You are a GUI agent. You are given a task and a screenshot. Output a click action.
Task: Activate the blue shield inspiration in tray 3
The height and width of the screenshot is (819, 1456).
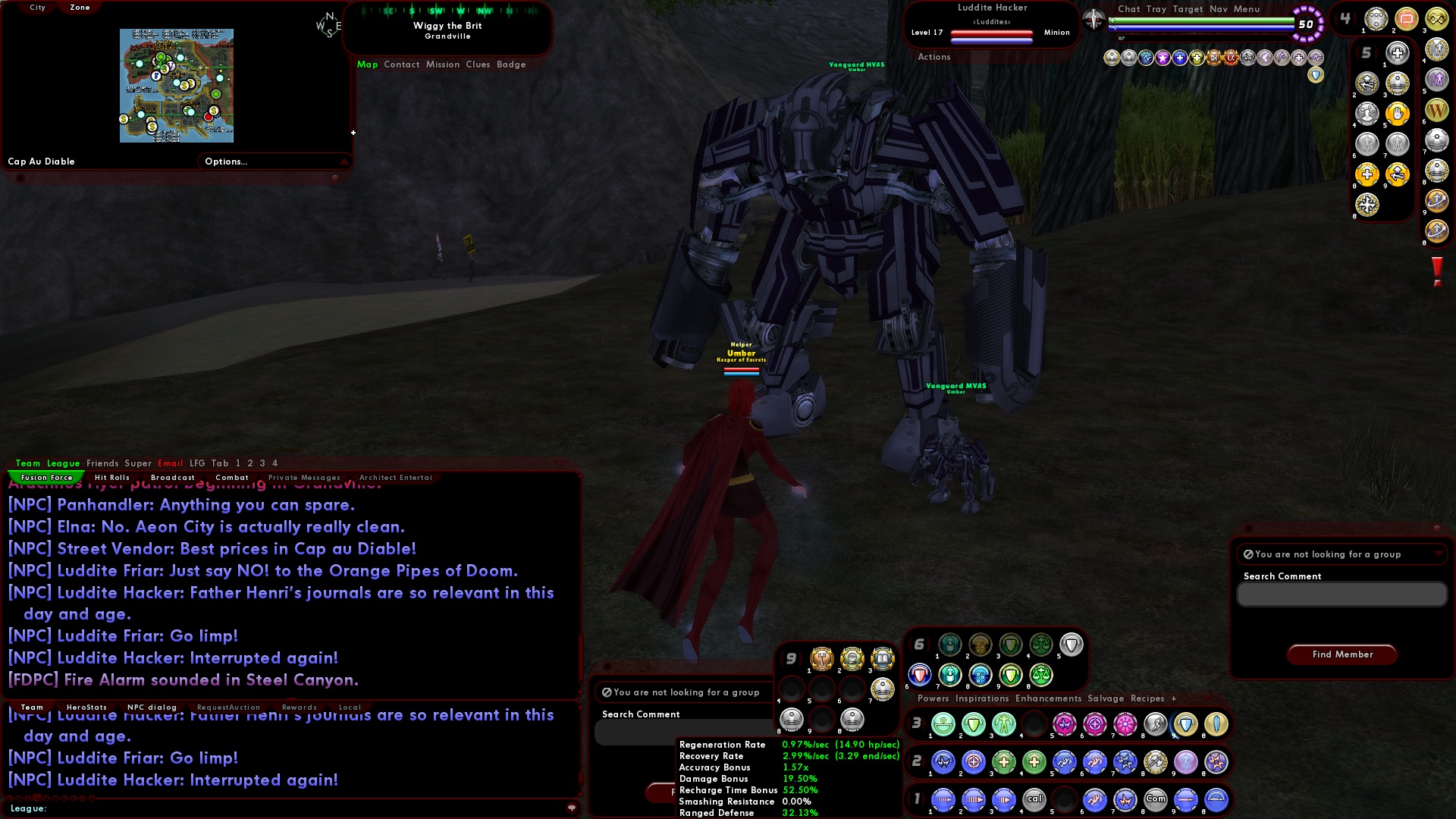coord(1185,724)
